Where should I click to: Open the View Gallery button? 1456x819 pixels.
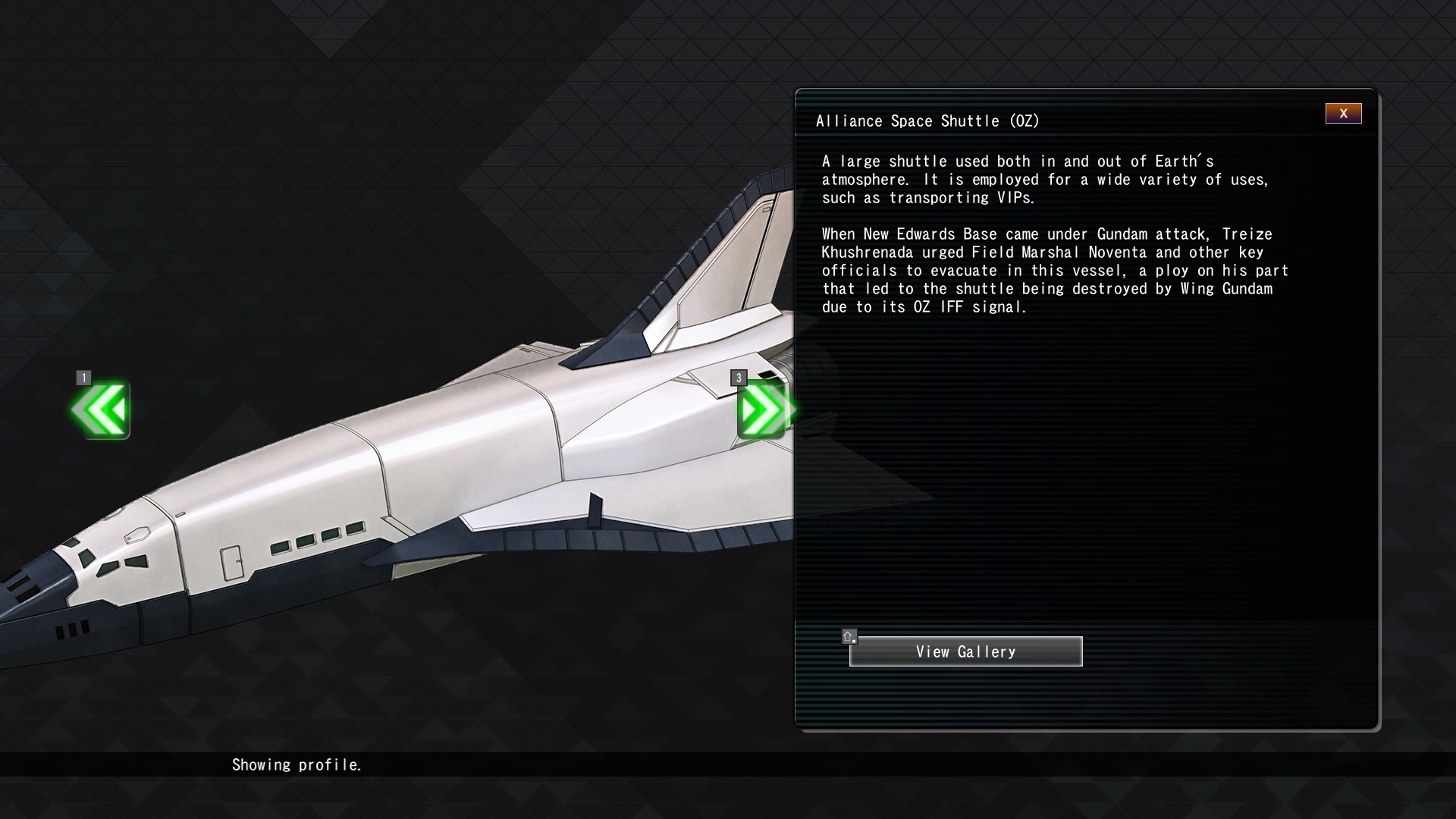point(965,651)
